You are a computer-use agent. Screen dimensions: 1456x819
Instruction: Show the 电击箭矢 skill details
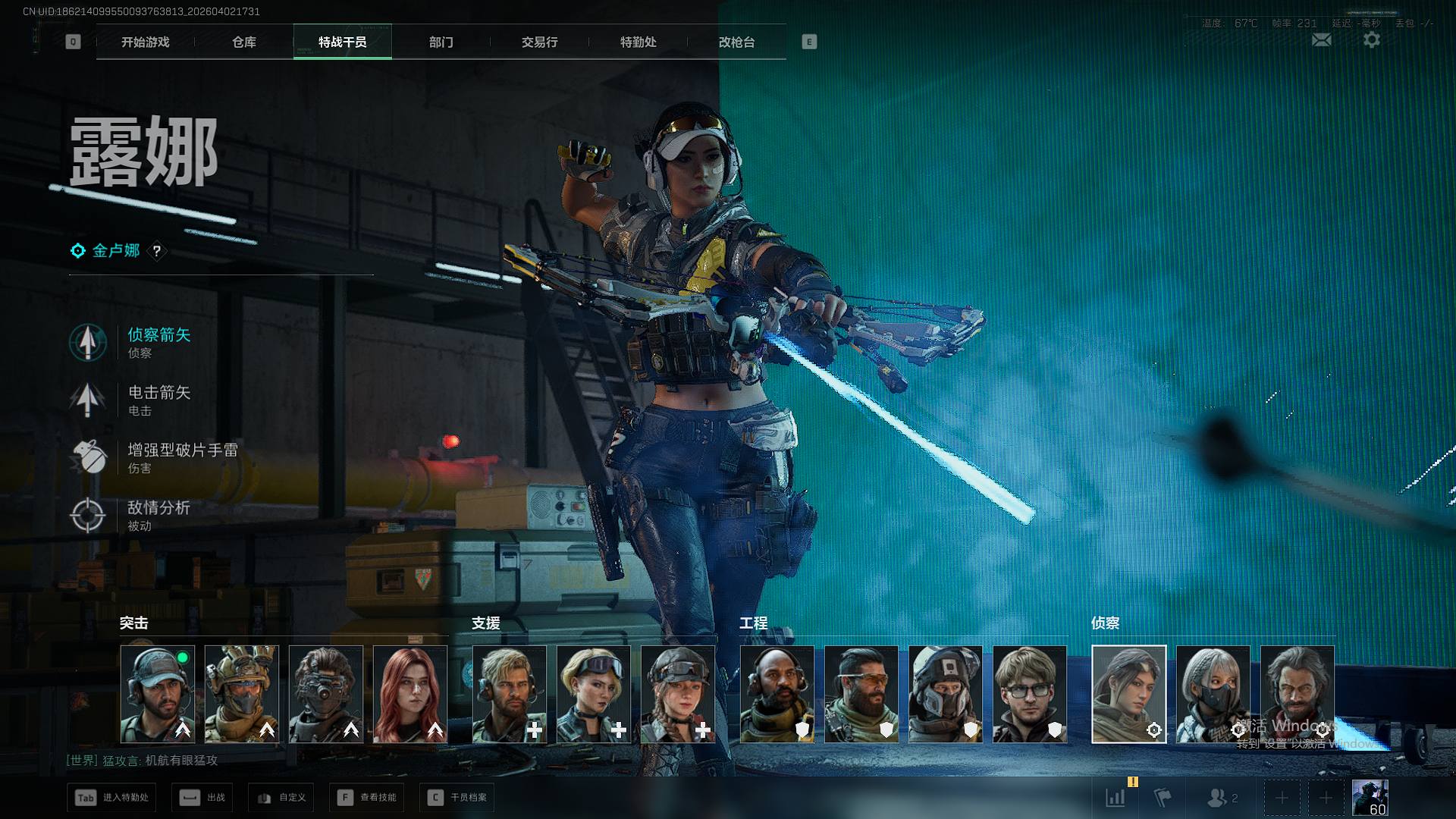coord(158,400)
